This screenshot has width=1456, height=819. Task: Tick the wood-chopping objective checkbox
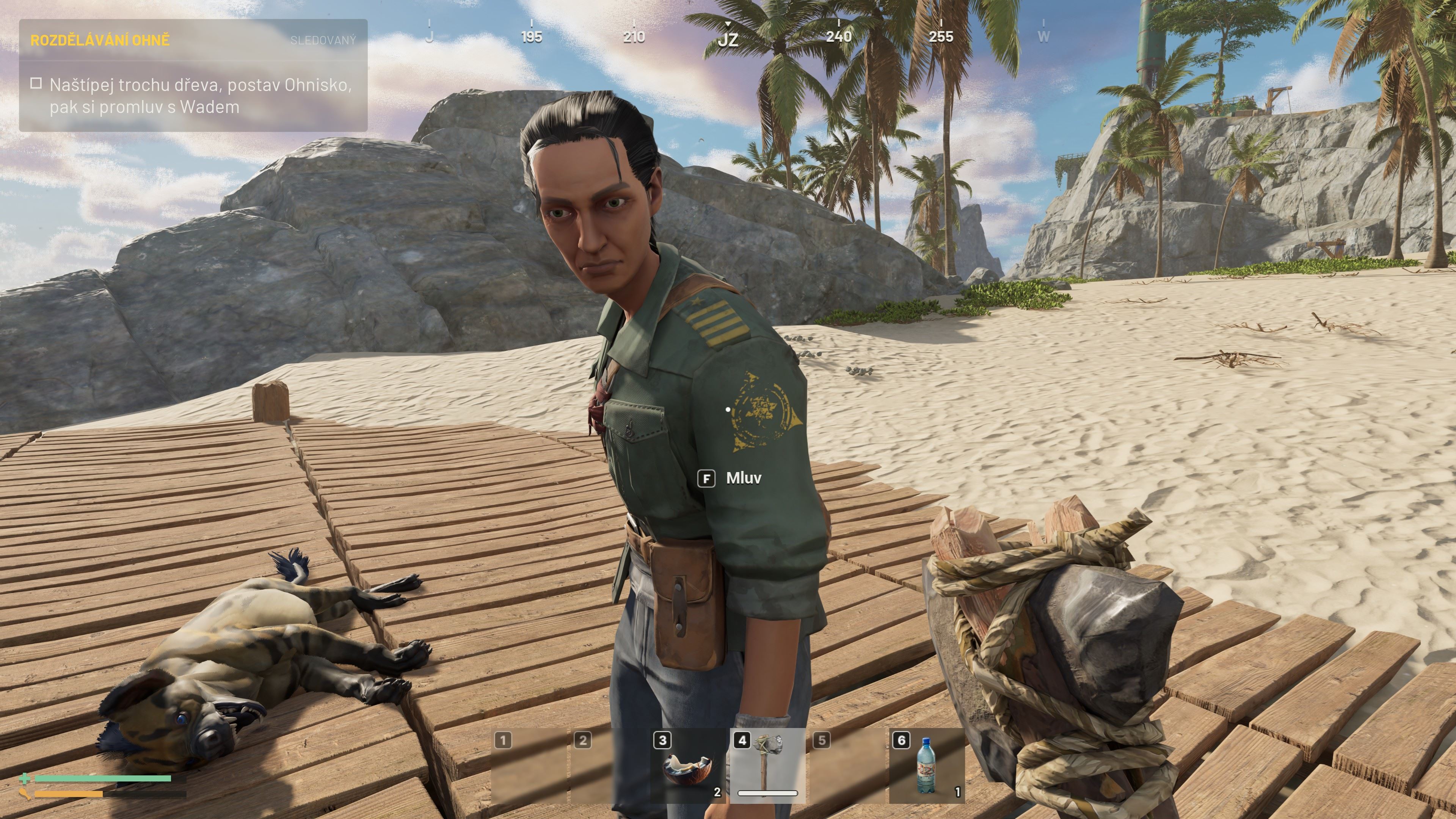pos(36,84)
